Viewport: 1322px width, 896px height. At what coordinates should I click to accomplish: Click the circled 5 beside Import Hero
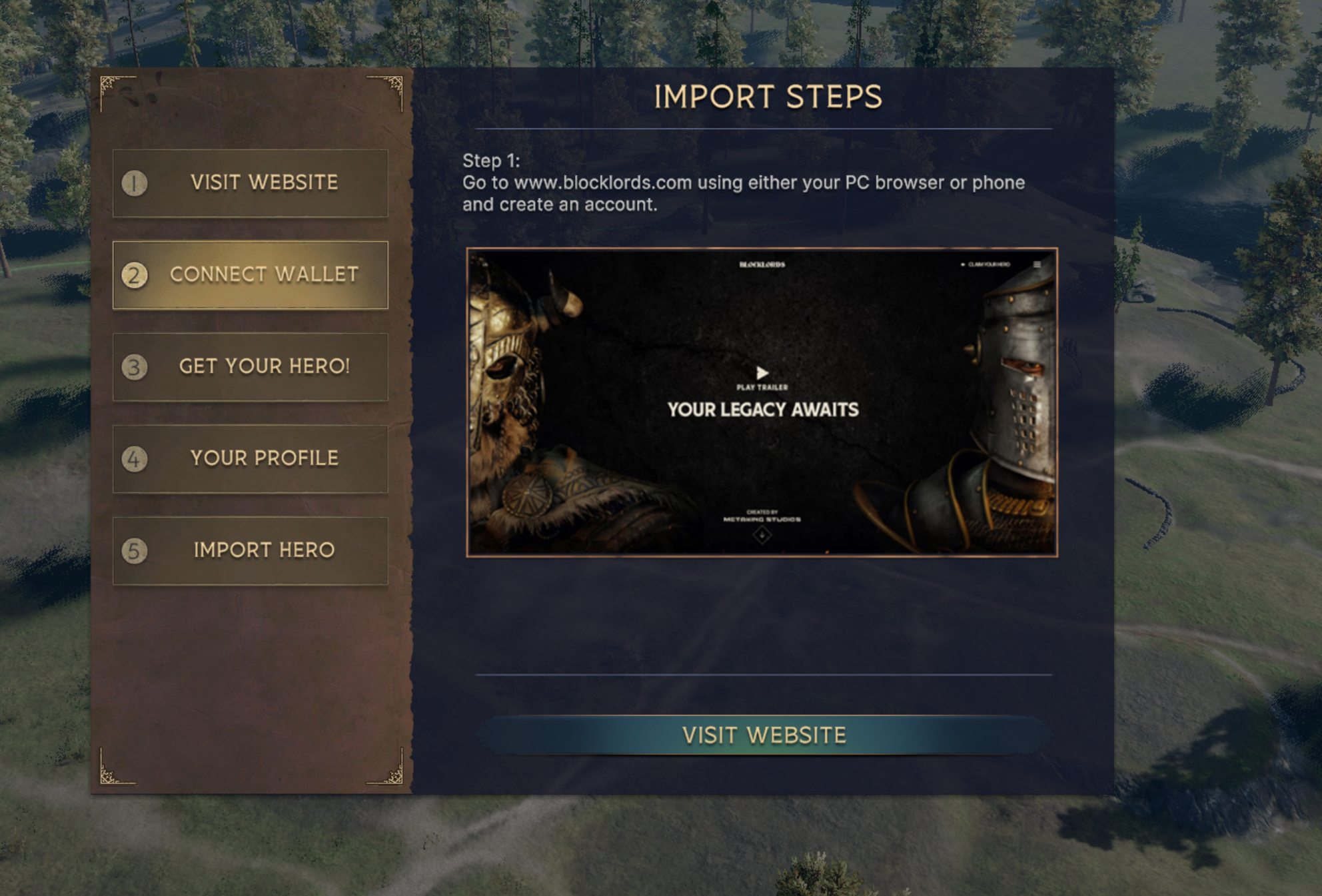136,550
